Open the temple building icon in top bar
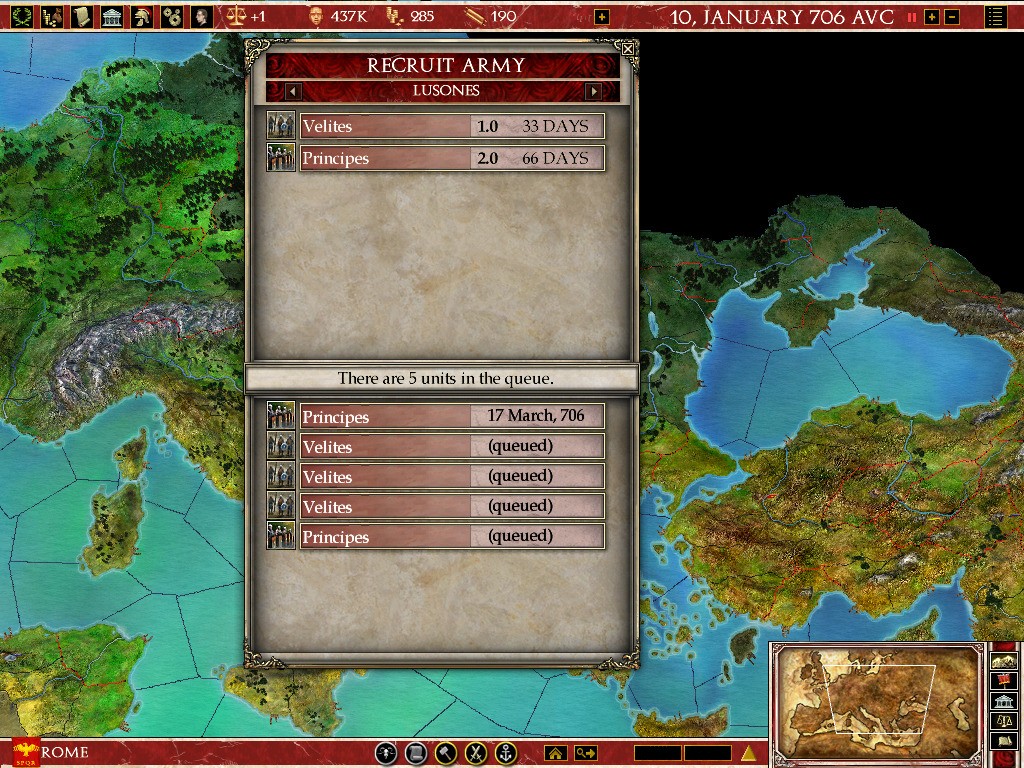This screenshot has width=1024, height=768. 112,16
